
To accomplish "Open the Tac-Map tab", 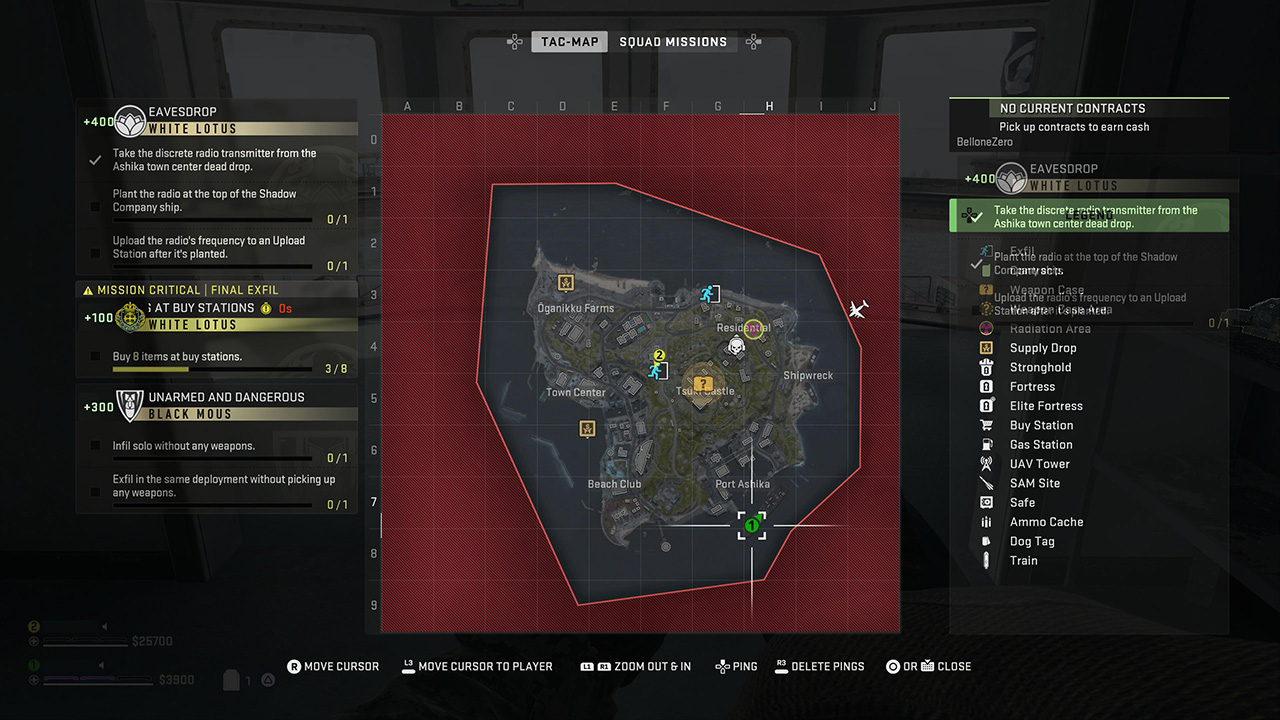I will [x=569, y=42].
